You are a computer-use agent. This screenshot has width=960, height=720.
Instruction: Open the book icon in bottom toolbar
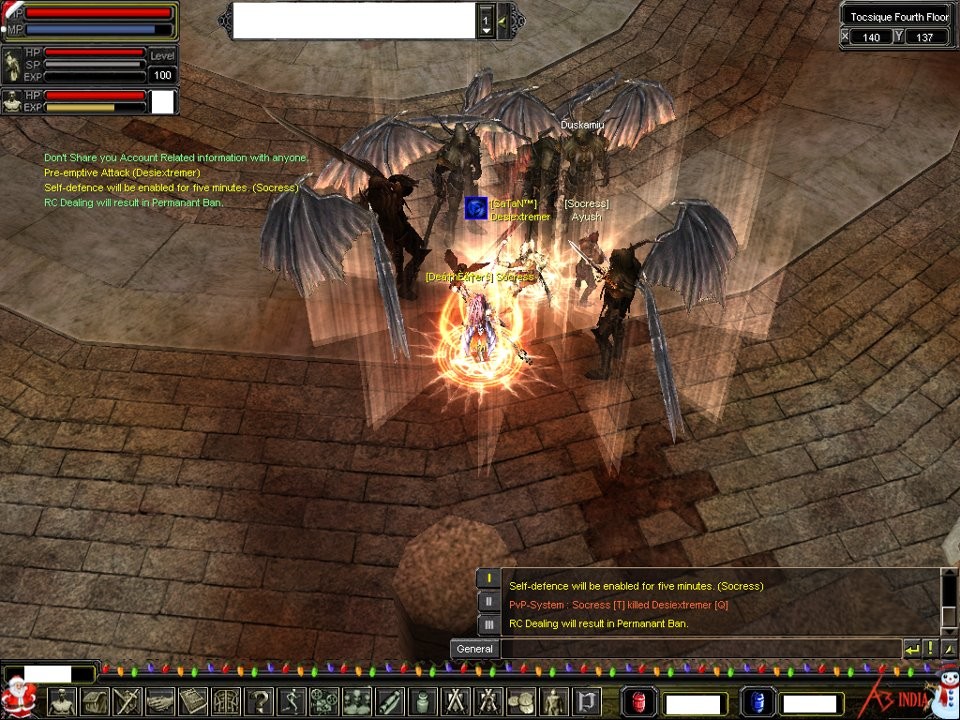click(x=193, y=702)
